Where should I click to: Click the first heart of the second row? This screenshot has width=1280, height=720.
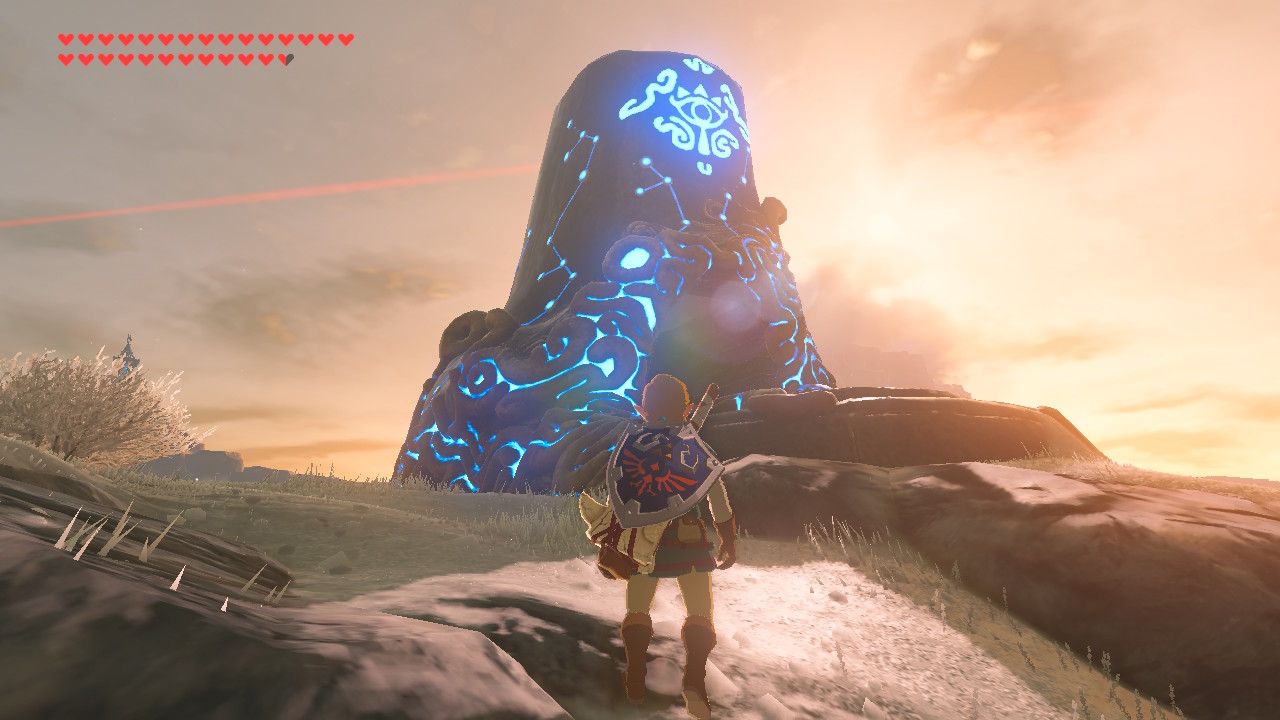[x=66, y=59]
